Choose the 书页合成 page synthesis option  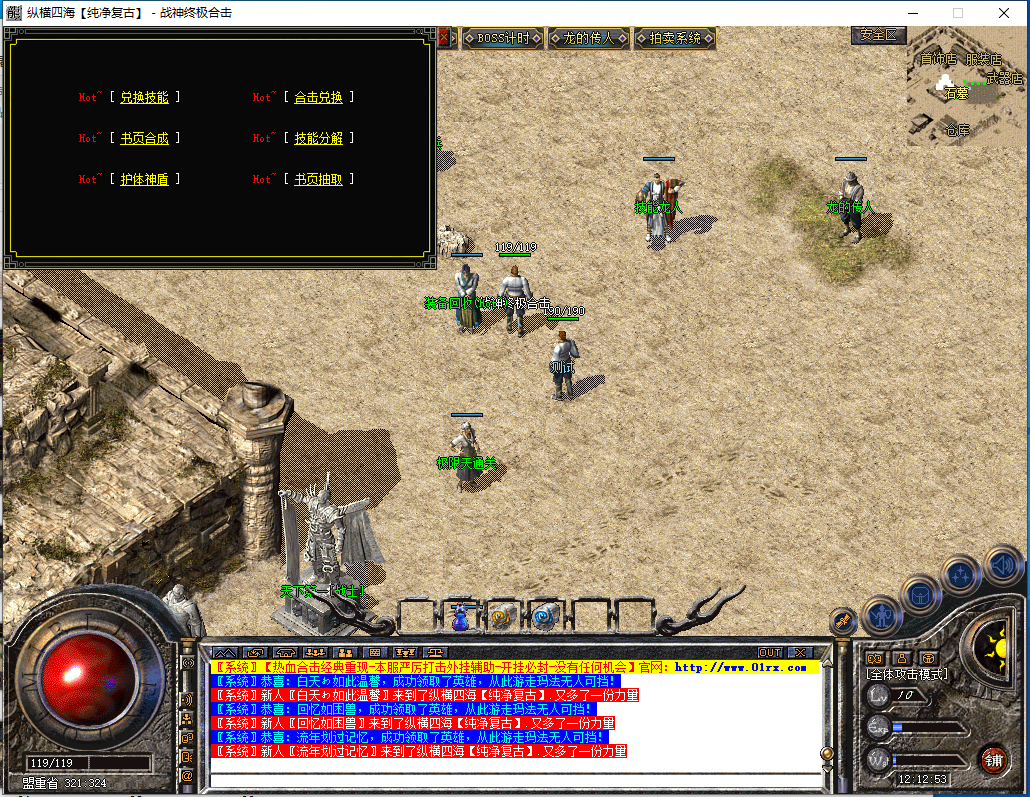145,138
